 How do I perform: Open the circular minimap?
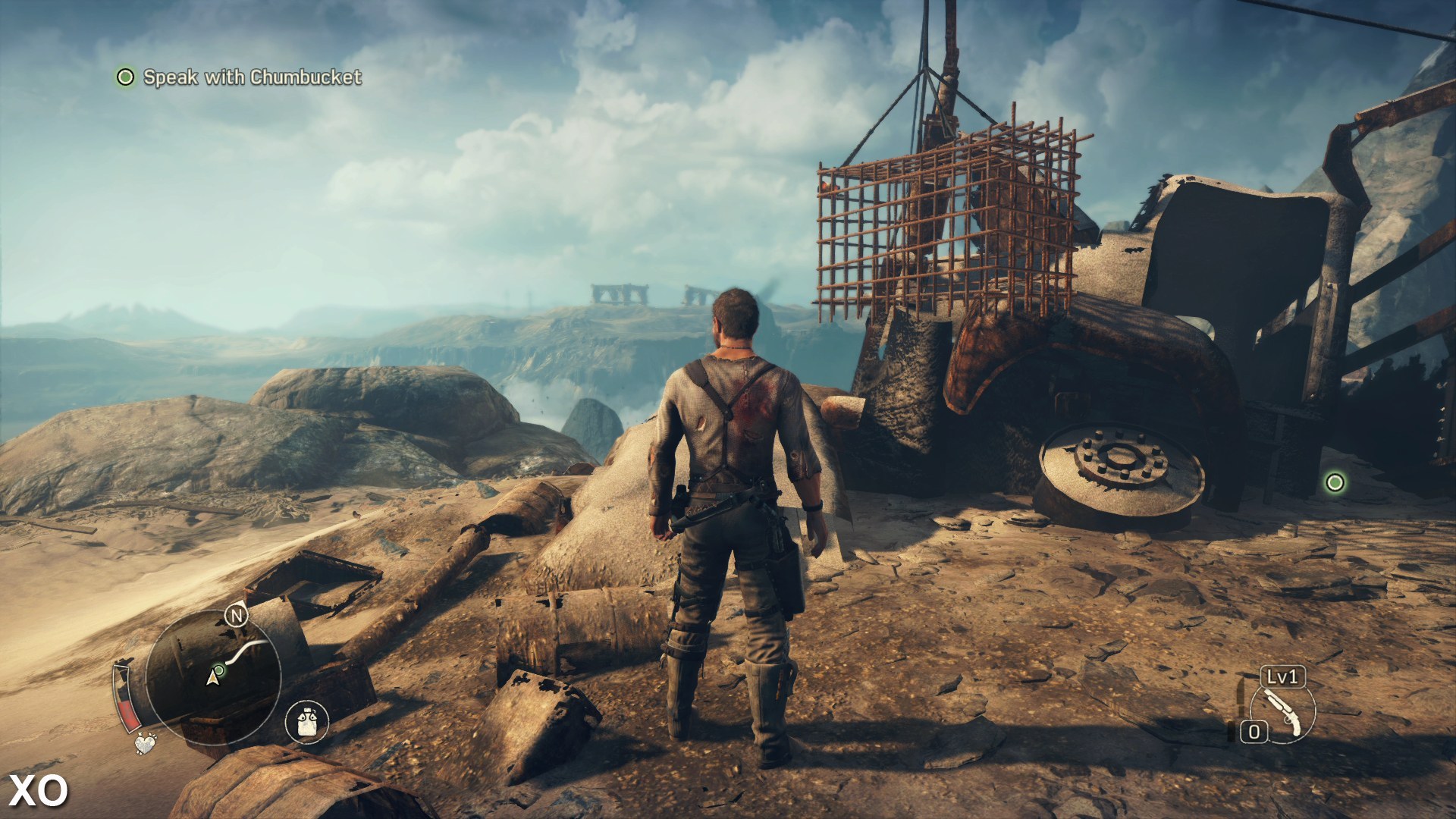click(213, 676)
